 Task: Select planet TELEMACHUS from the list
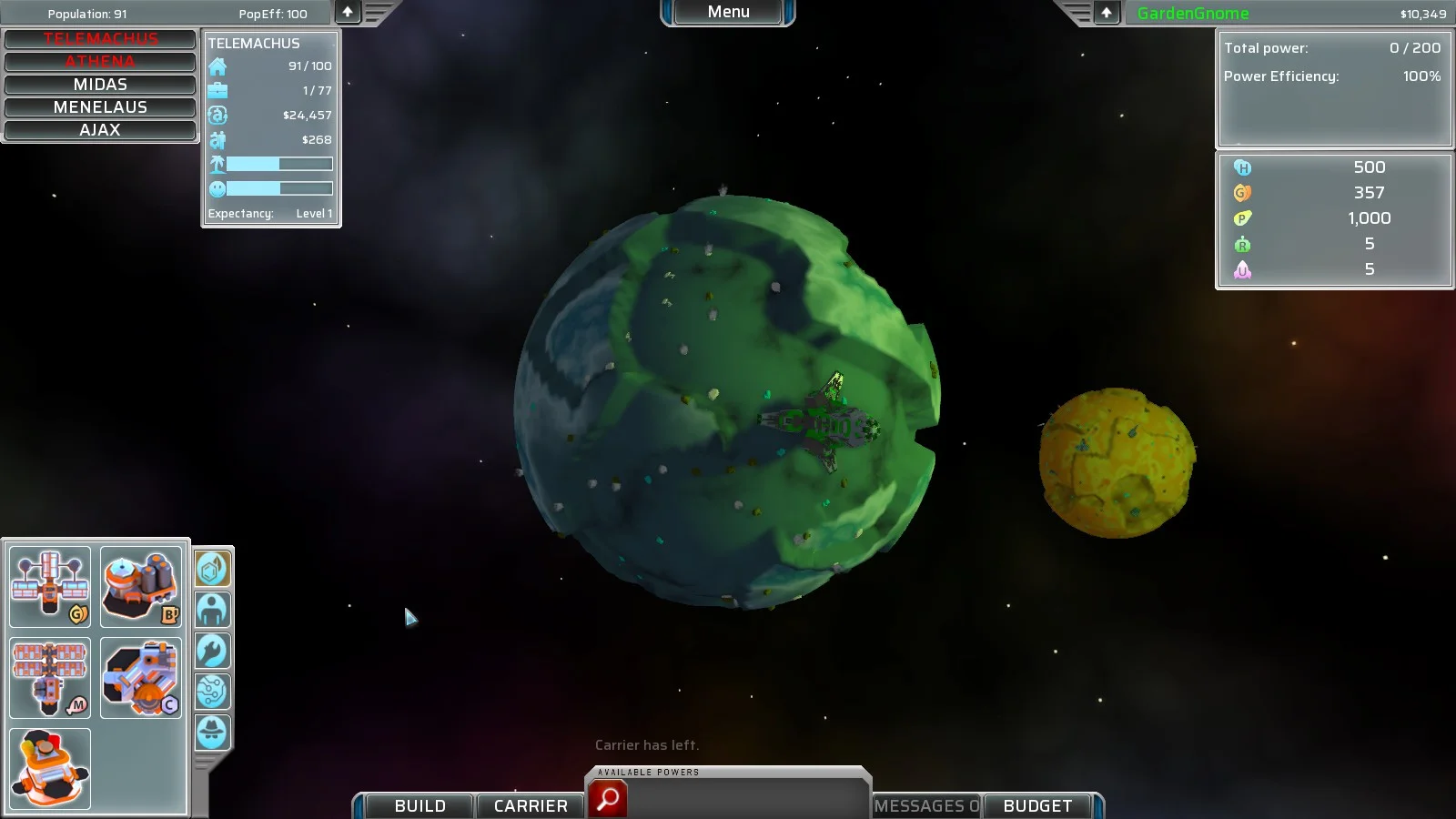click(100, 39)
